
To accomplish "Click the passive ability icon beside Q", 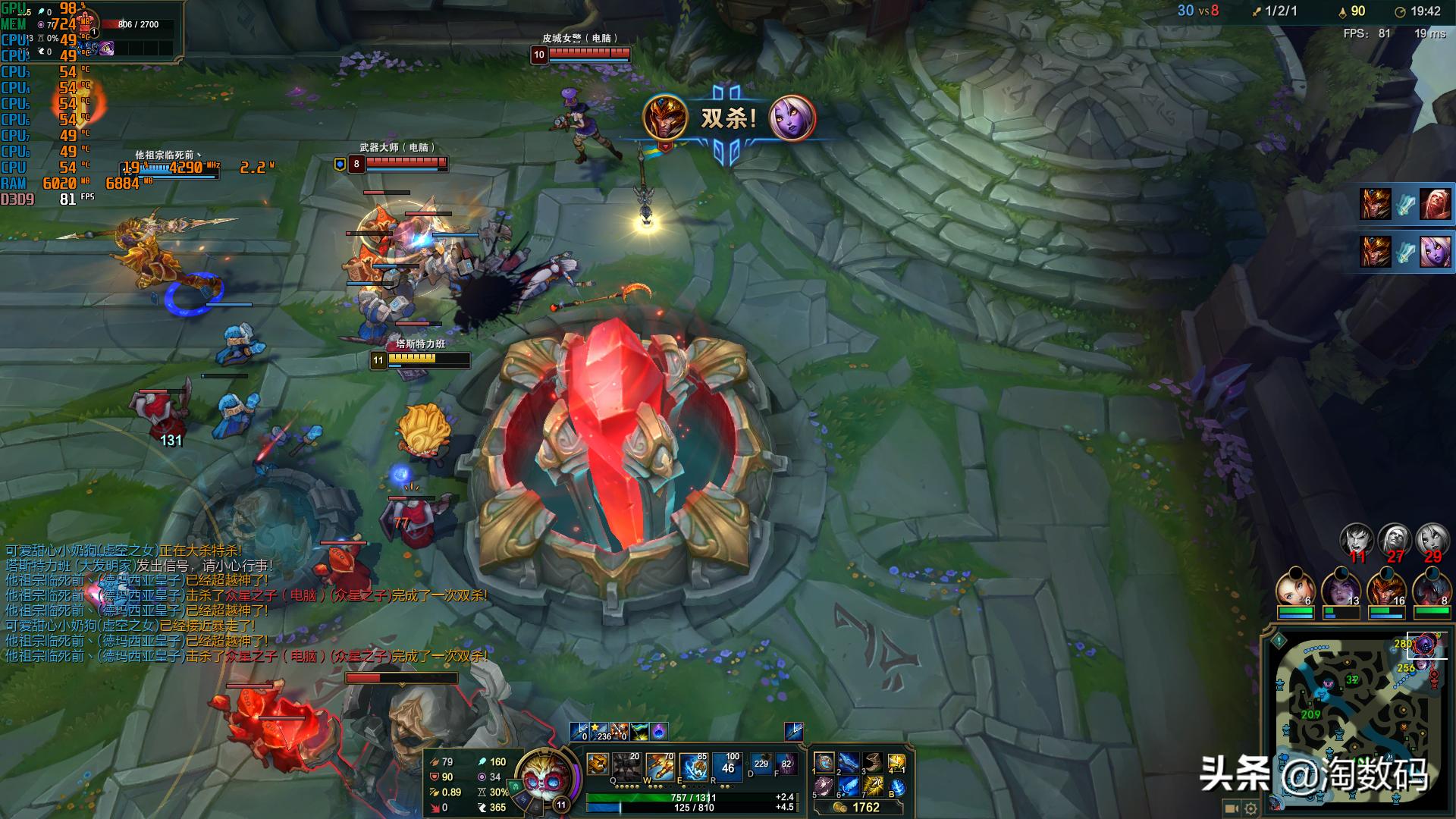I will 598,764.
